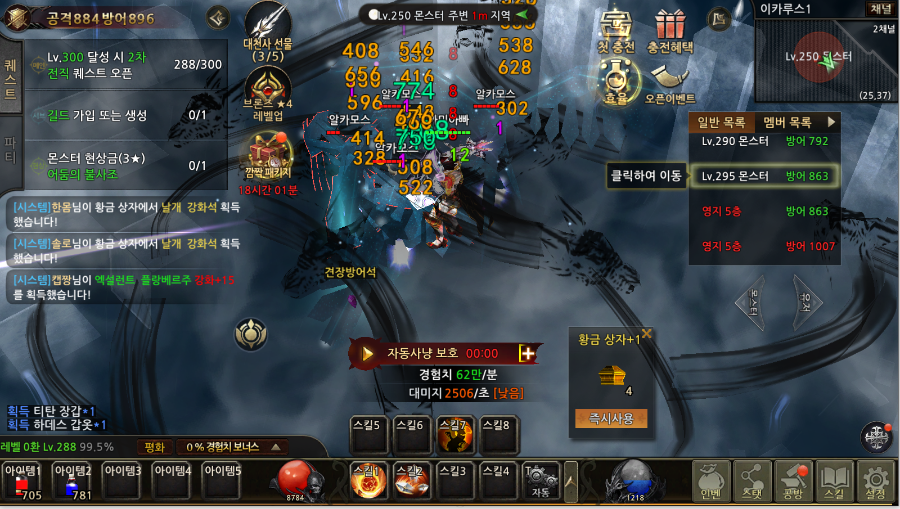This screenshot has height=509, width=900.
Task: Open the 스킬 skill book
Action: point(833,483)
